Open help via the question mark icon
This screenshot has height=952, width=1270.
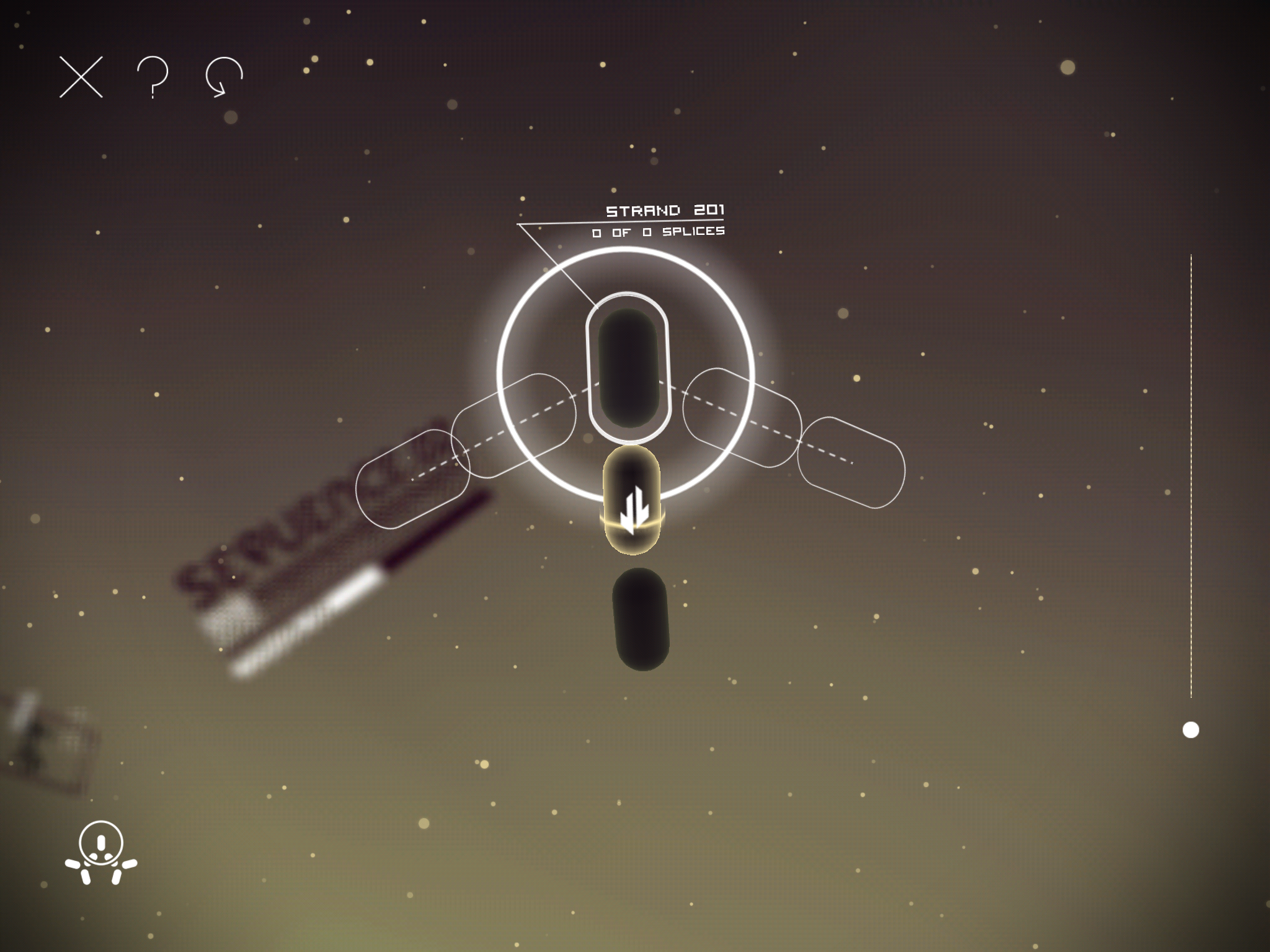tap(153, 77)
